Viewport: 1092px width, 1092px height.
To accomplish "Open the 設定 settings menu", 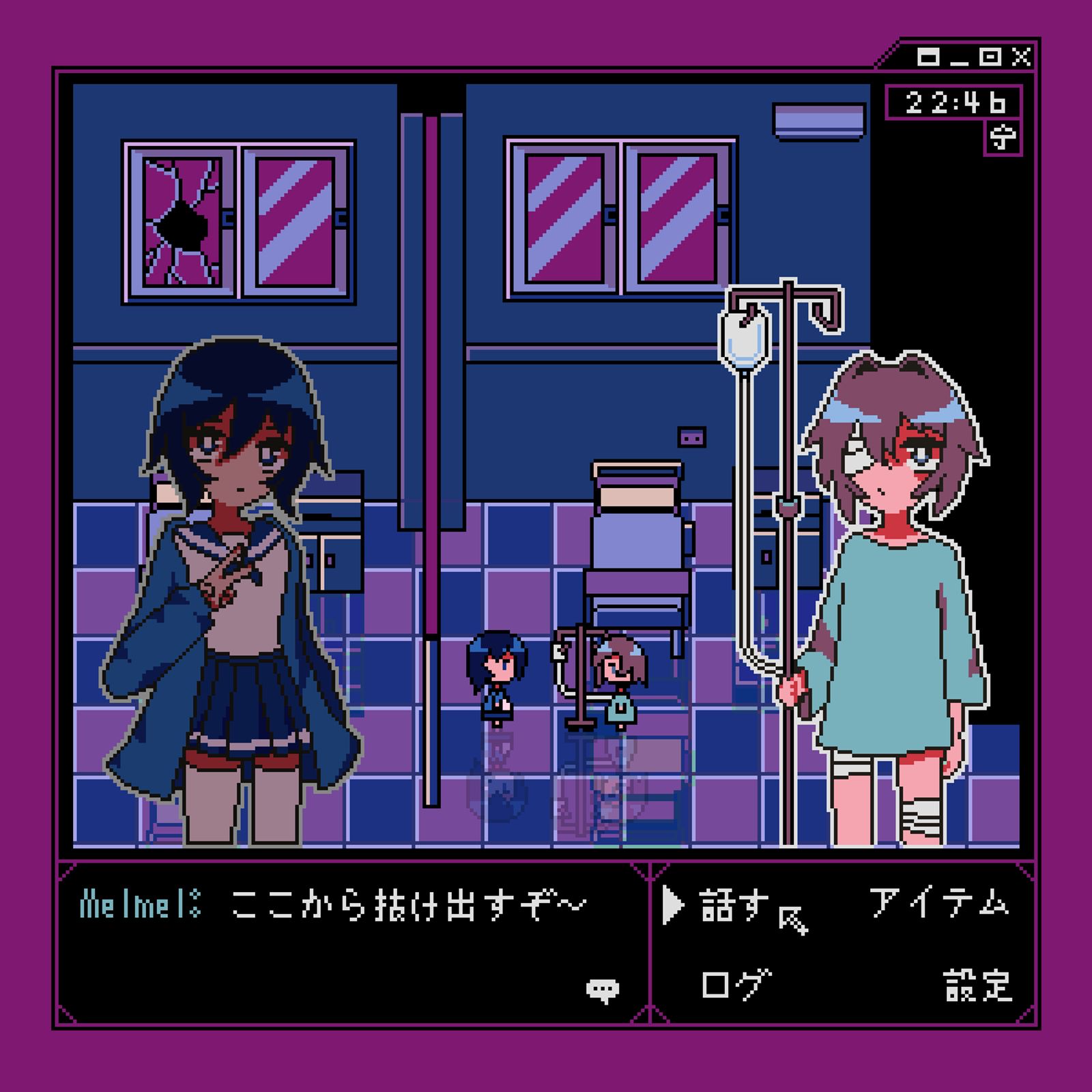I will point(977,985).
